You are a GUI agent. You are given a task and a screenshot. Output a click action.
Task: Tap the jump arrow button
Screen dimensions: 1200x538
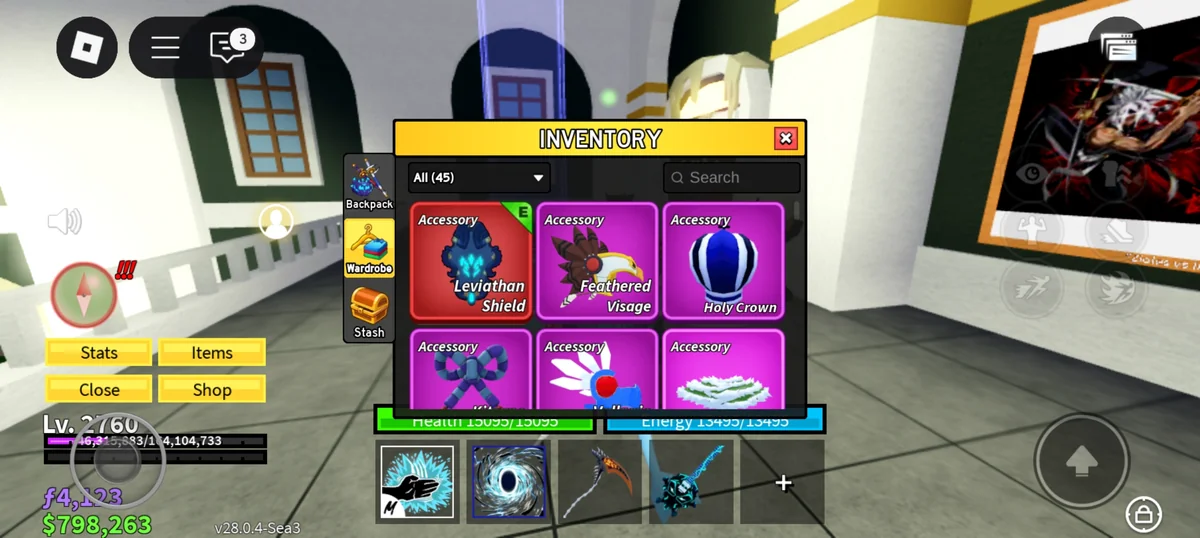click(x=1081, y=460)
